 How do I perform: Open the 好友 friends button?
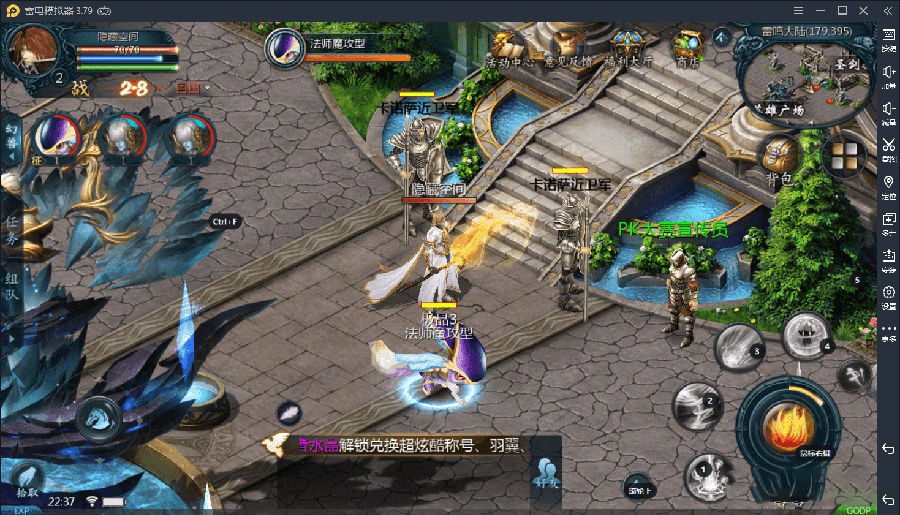tap(546, 472)
